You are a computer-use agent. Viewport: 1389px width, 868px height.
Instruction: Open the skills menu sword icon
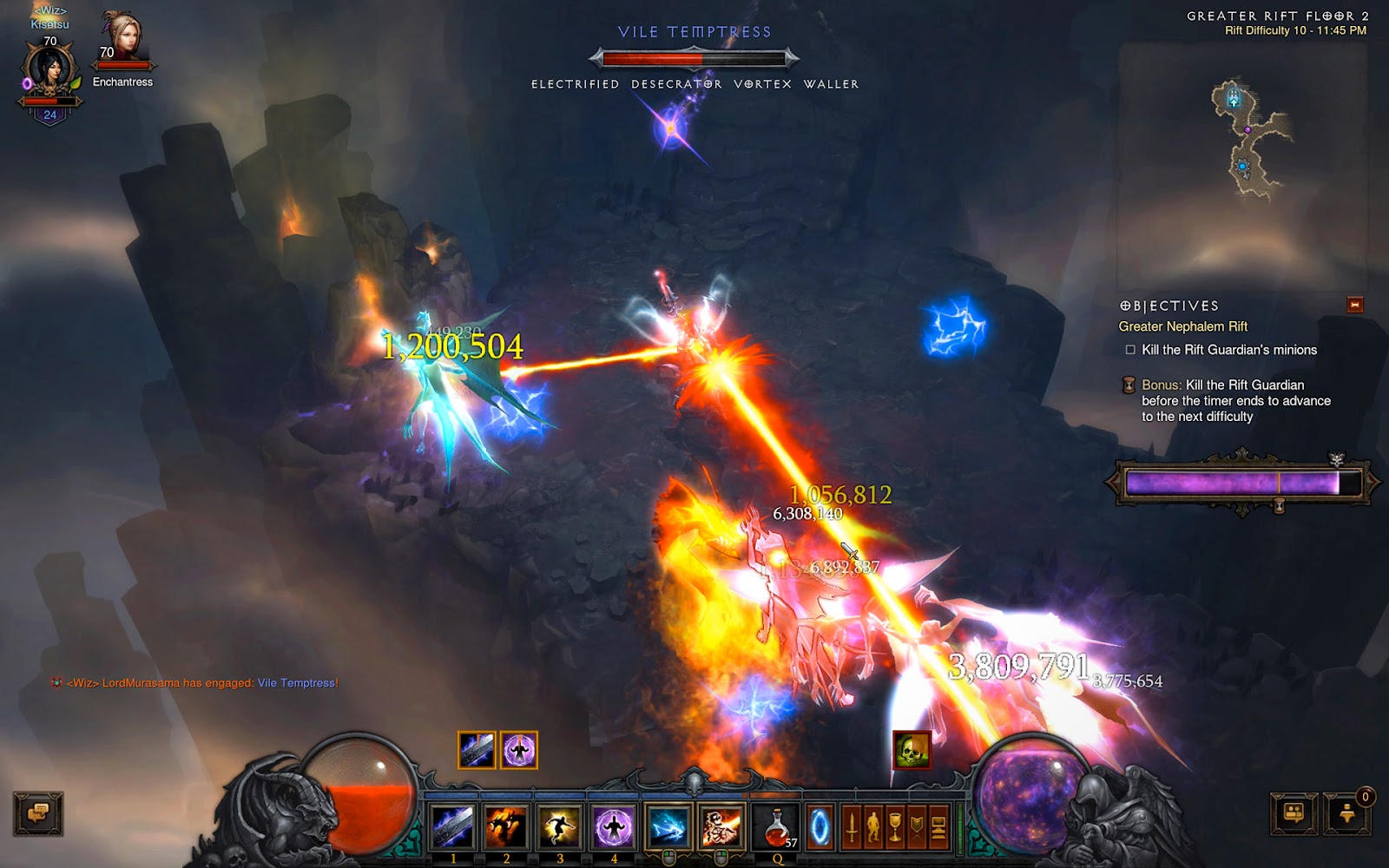[852, 828]
